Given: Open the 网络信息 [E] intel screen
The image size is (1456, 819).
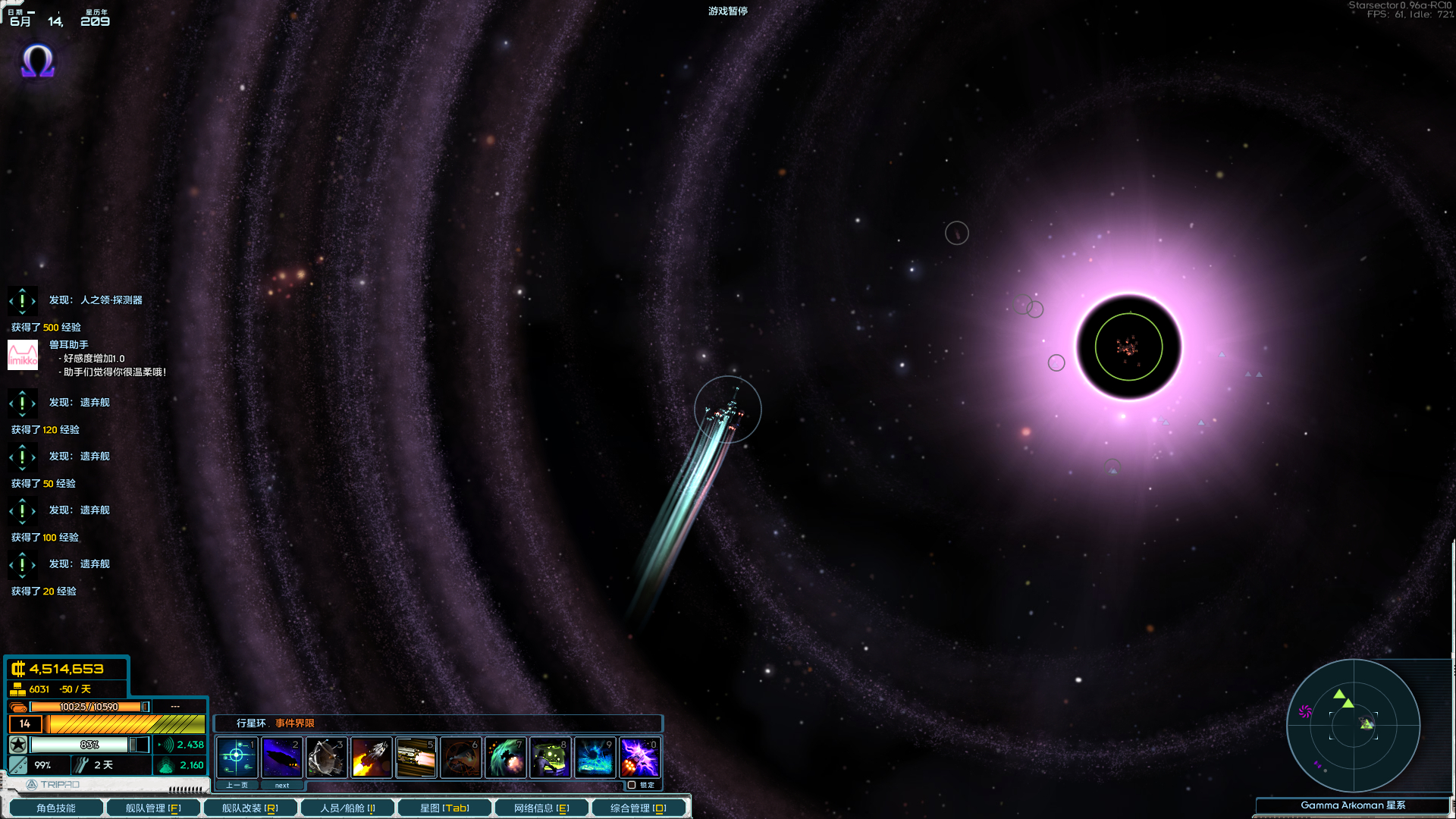Looking at the screenshot, I should coord(541,808).
